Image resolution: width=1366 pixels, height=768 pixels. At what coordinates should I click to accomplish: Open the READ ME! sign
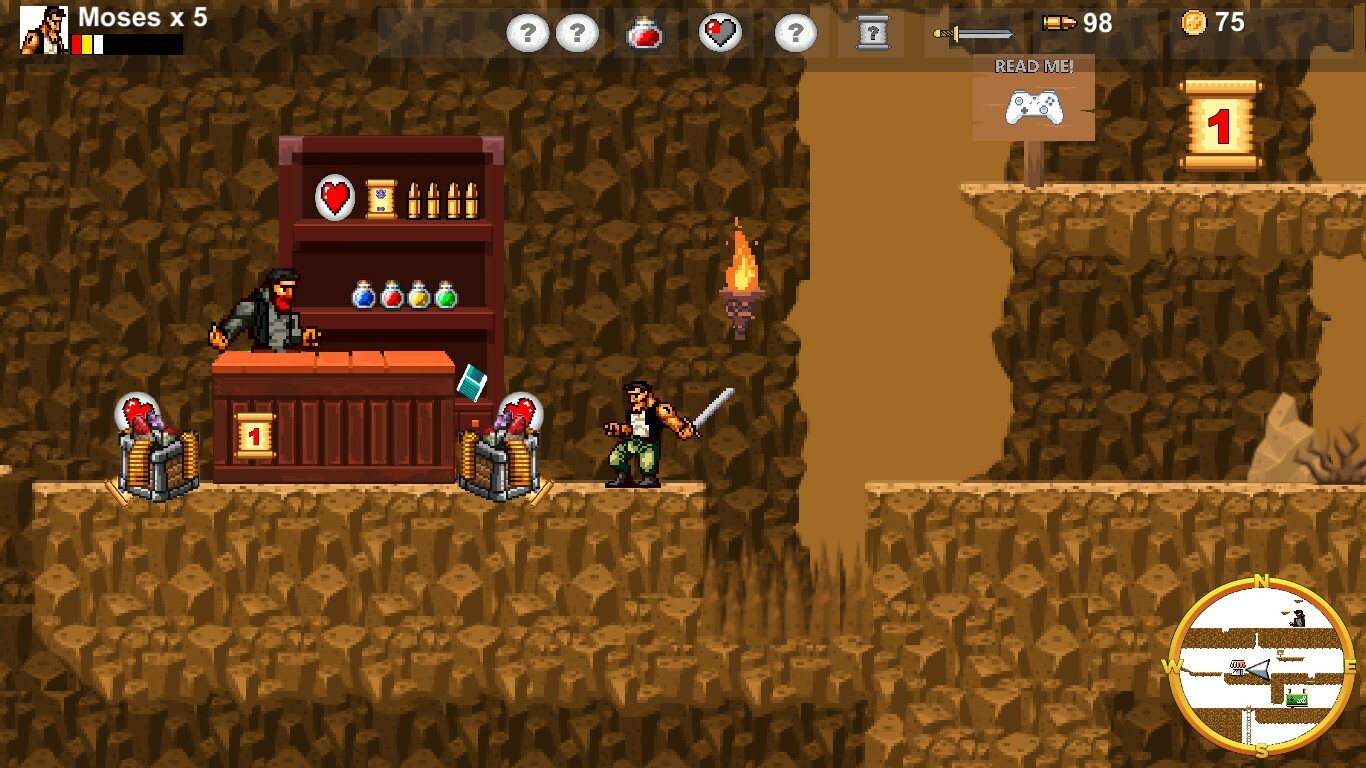(1032, 67)
